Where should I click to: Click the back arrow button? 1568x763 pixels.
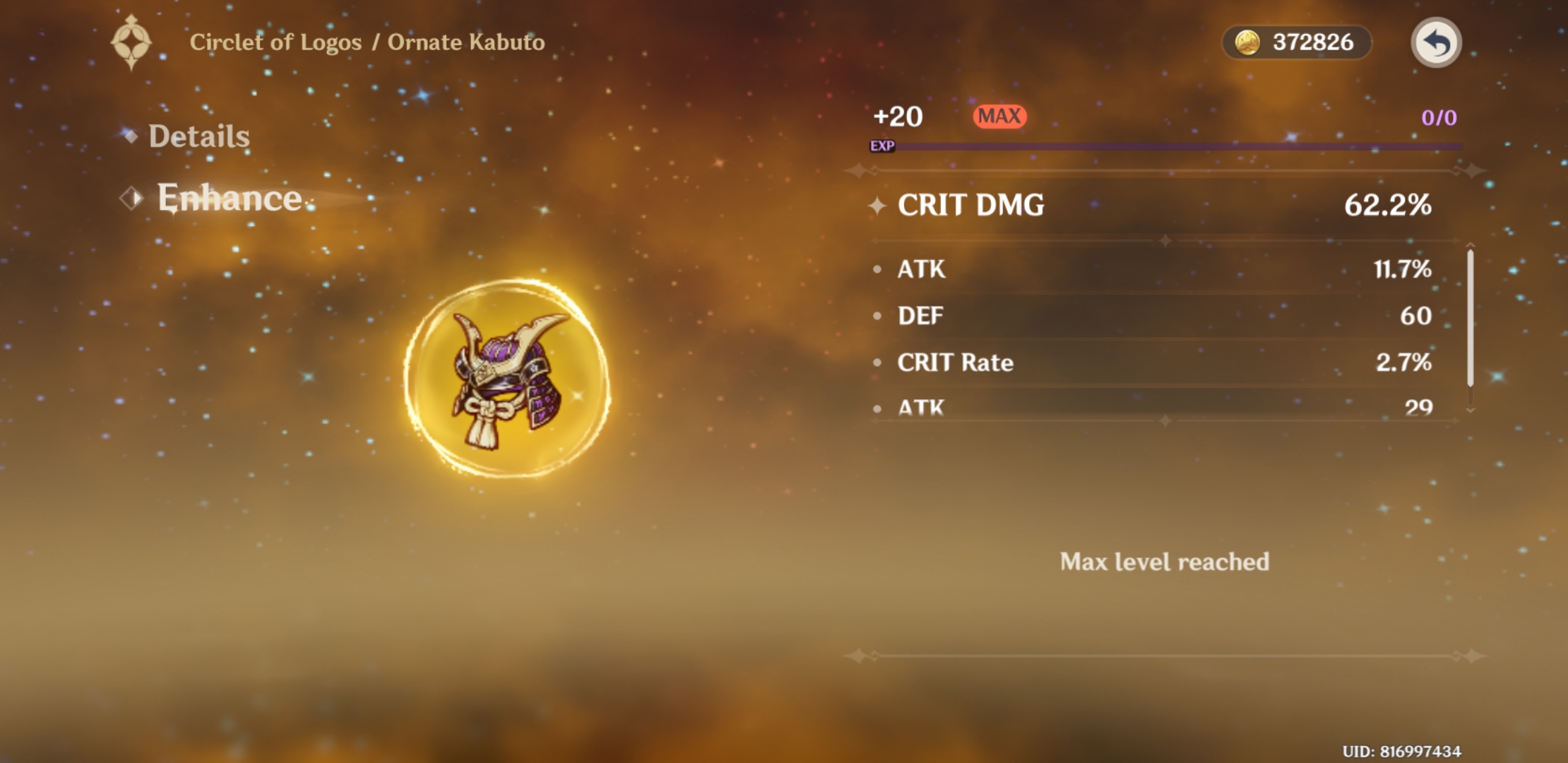coord(1437,42)
